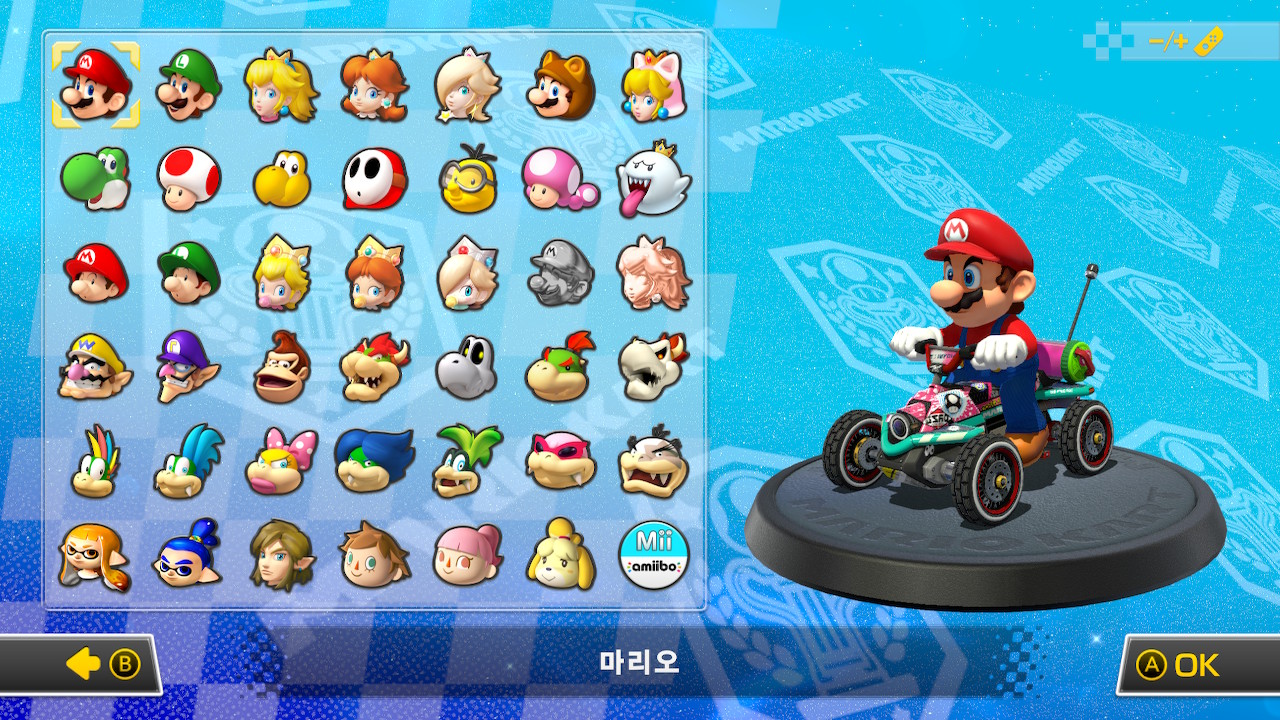Choose Princess Peach as your racer
This screenshot has width=1280, height=720.
click(x=281, y=85)
